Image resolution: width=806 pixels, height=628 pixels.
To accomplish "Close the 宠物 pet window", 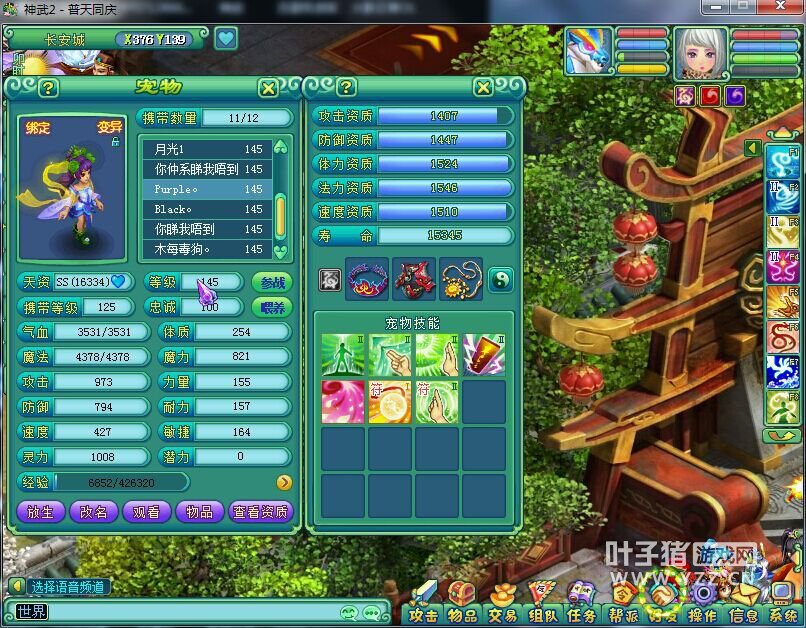I will click(268, 88).
